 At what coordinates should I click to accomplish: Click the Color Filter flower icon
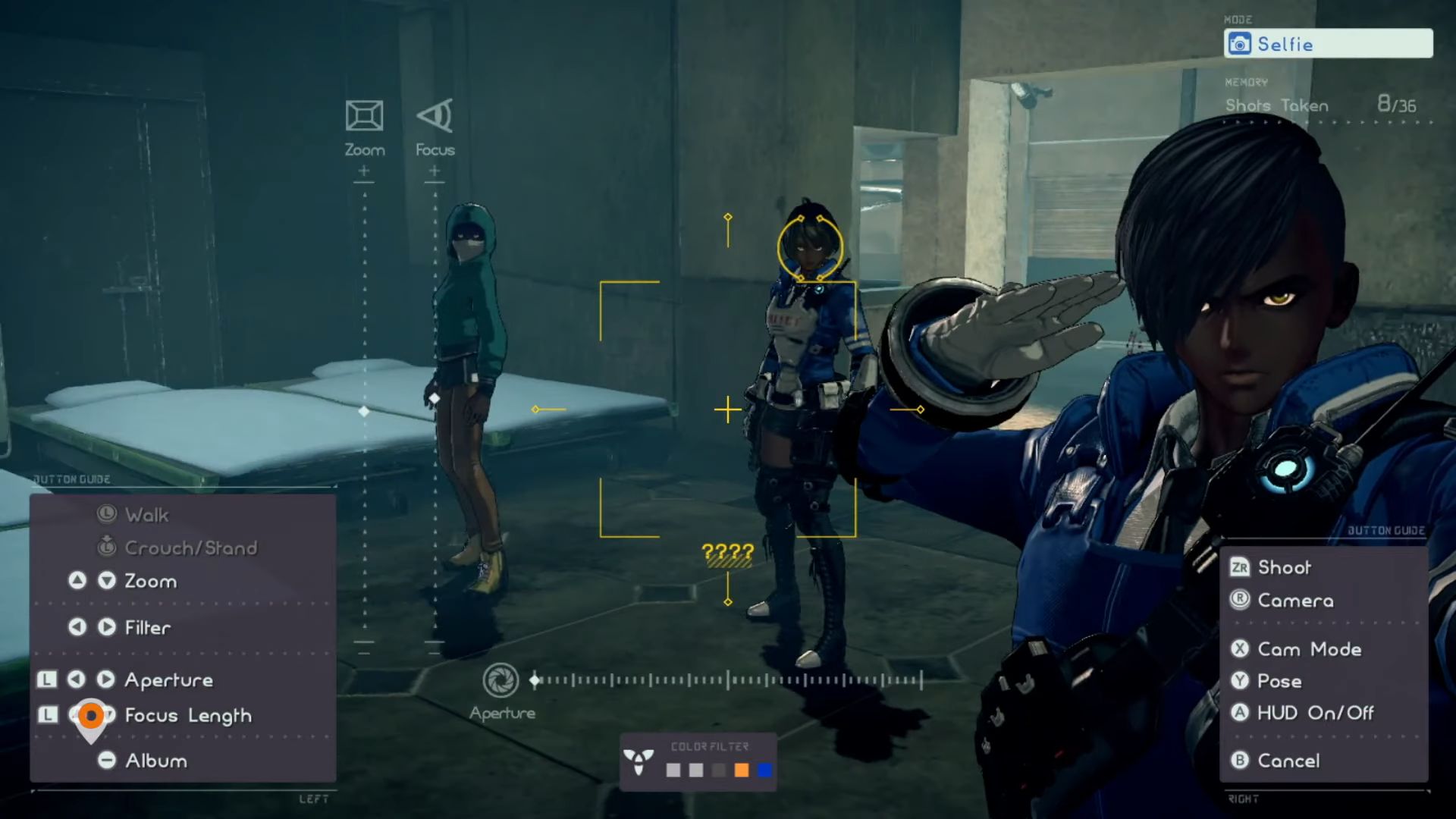click(x=640, y=761)
